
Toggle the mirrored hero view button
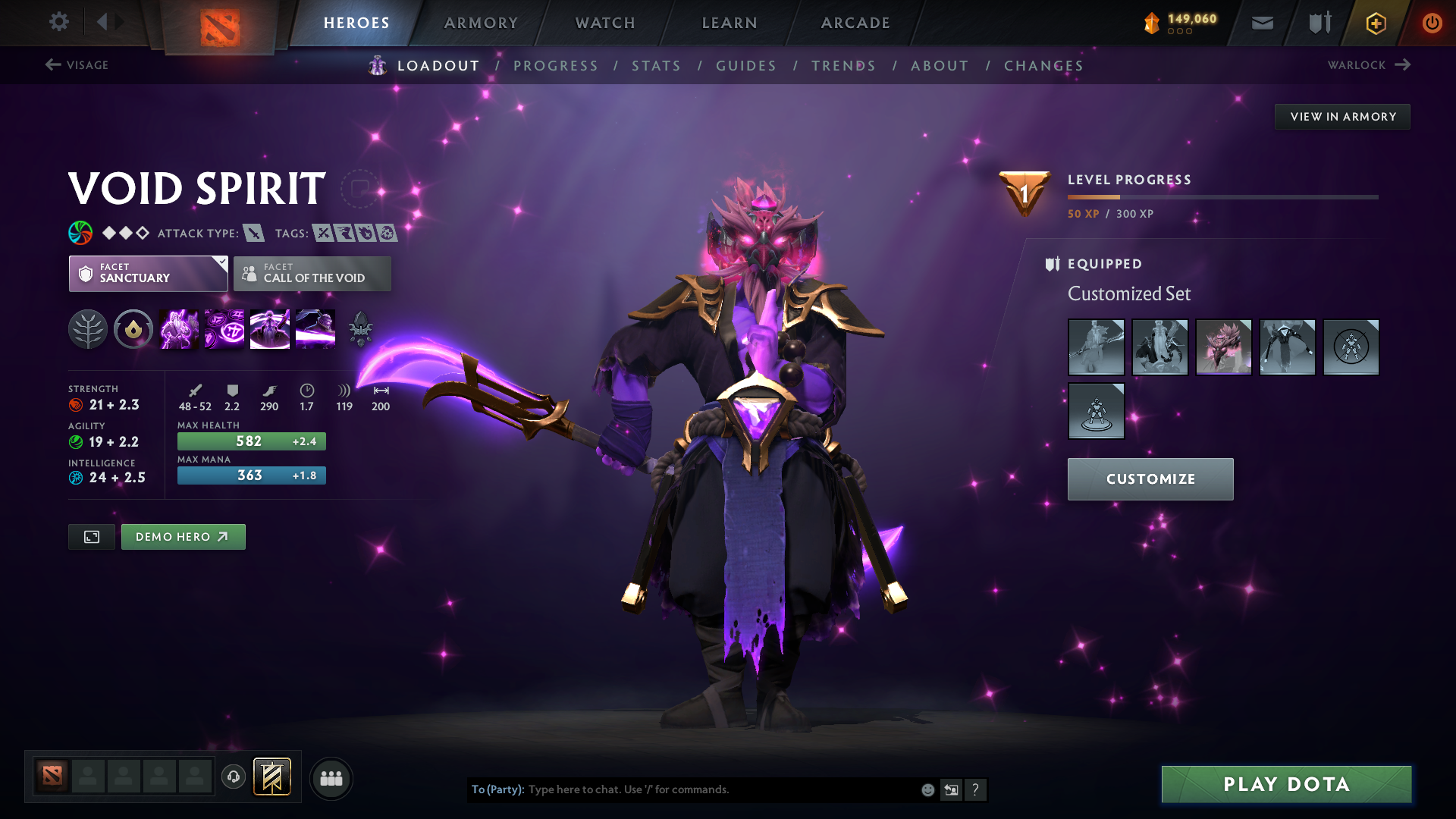pyautogui.click(x=91, y=536)
